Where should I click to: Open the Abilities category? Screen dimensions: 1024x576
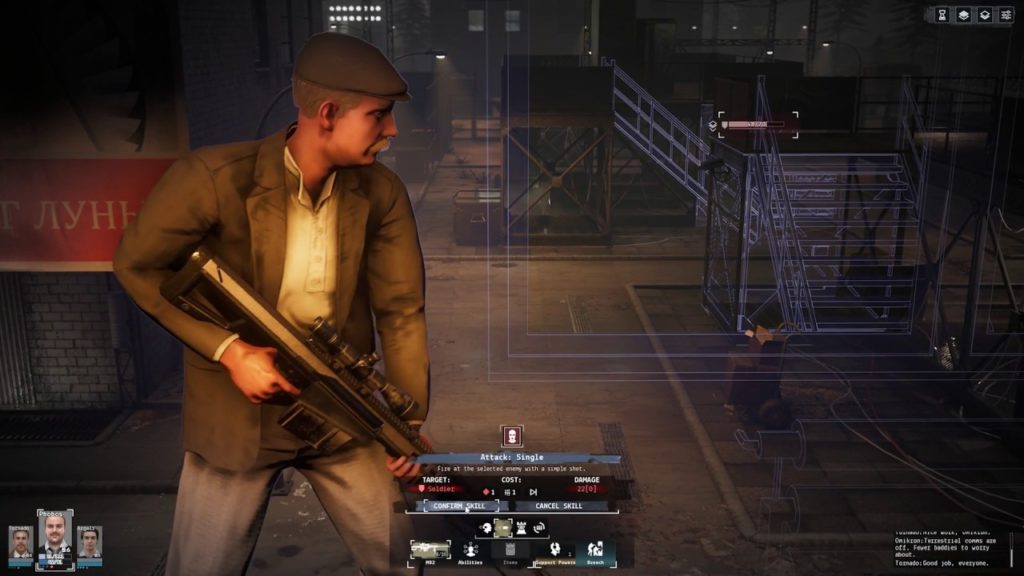[x=470, y=550]
